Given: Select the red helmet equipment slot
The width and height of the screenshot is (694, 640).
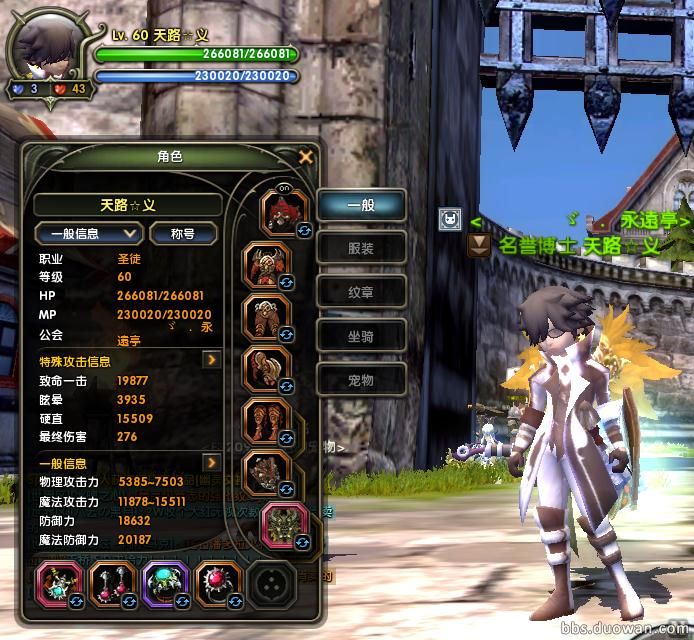Looking at the screenshot, I should click(x=282, y=211).
